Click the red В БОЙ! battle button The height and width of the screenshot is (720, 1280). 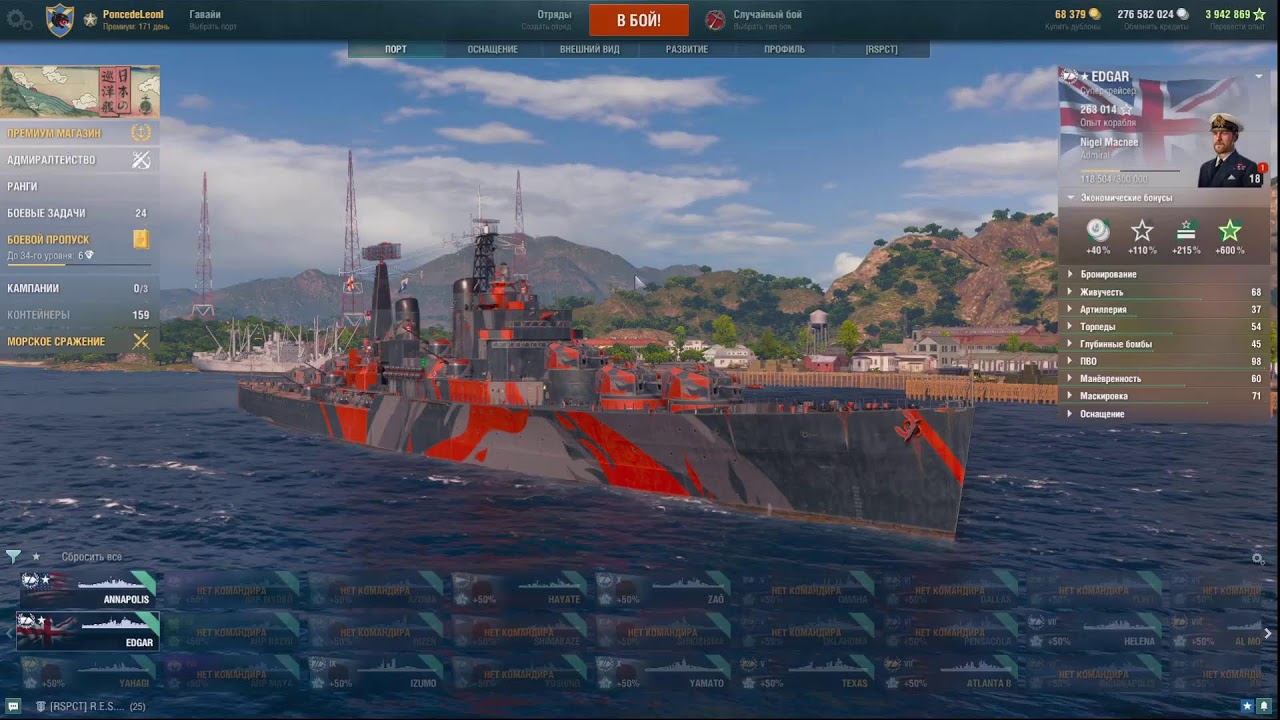[x=638, y=20]
